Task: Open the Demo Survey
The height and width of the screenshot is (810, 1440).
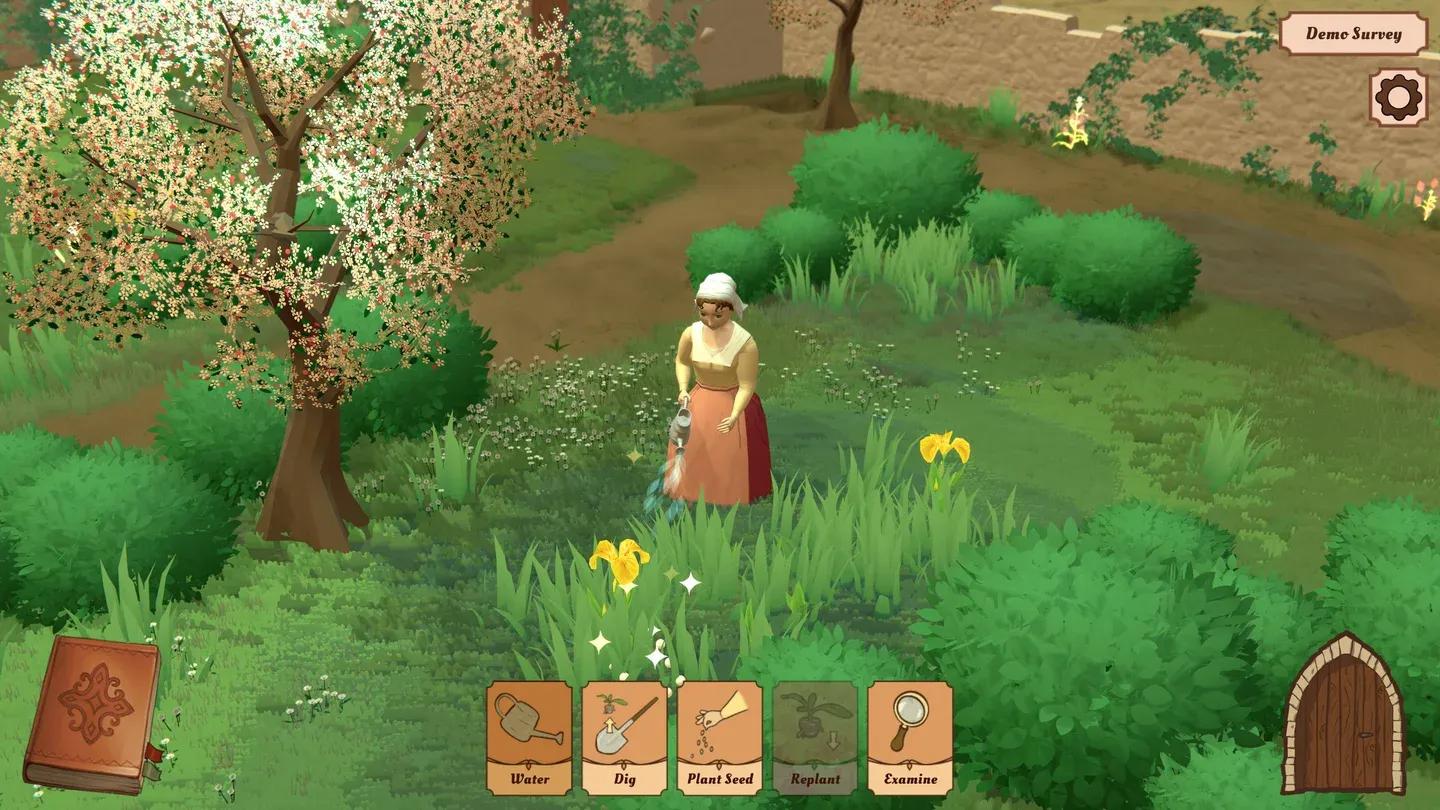Action: [1353, 34]
